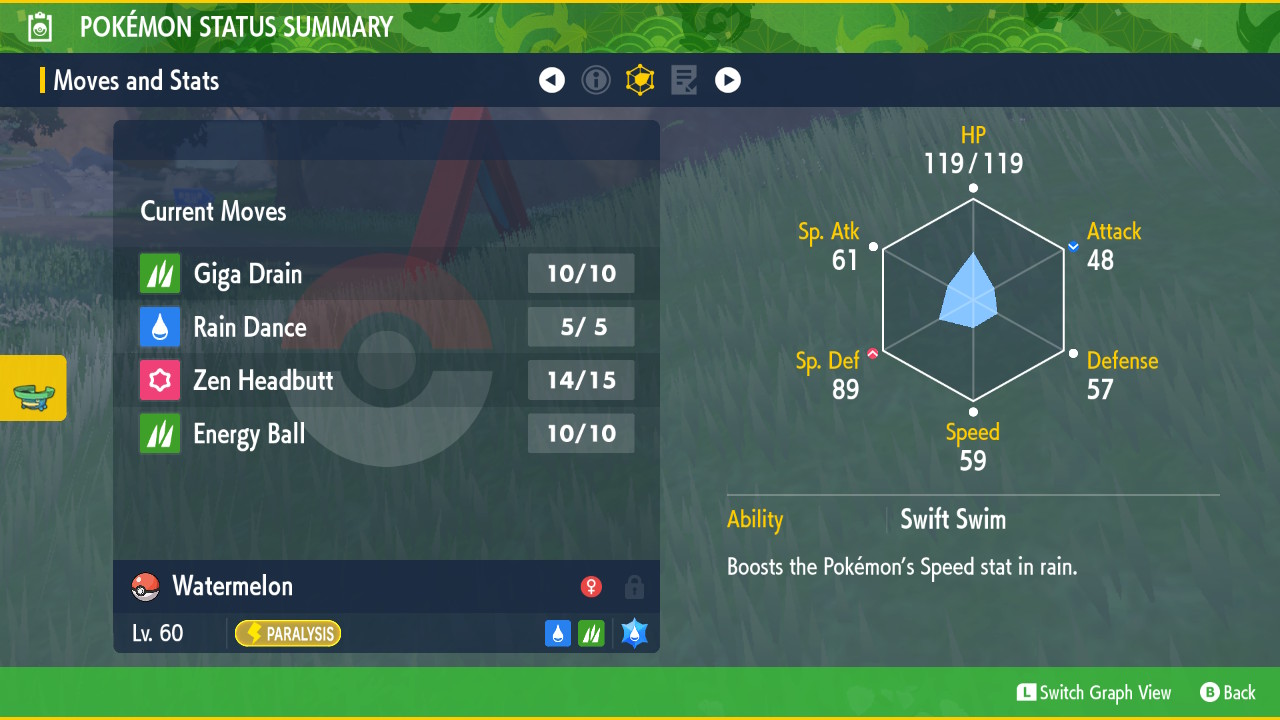The height and width of the screenshot is (720, 1280).
Task: Show the memo notes tab icon
Action: pos(684,80)
